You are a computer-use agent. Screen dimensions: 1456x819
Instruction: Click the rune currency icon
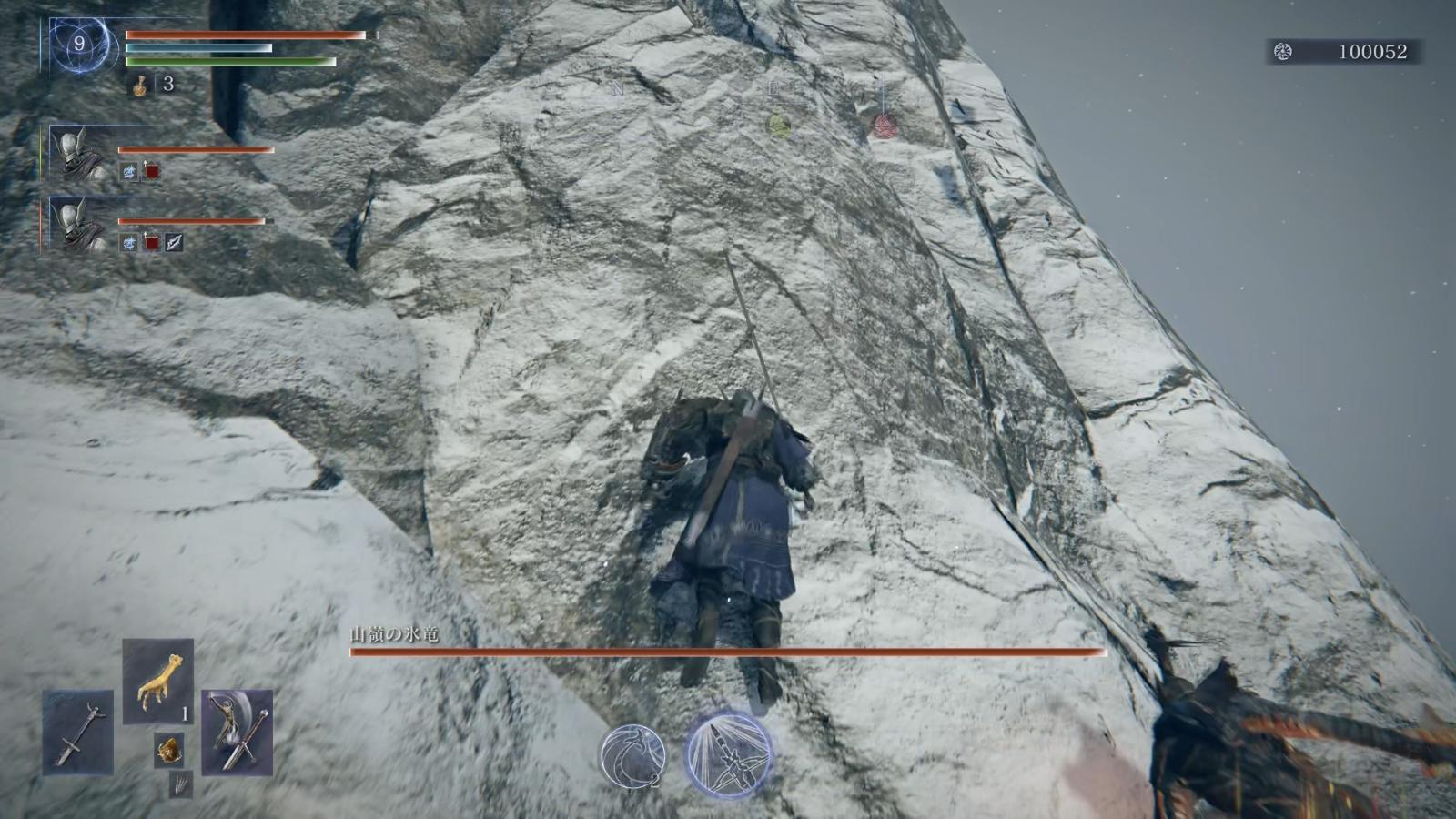pyautogui.click(x=1283, y=52)
